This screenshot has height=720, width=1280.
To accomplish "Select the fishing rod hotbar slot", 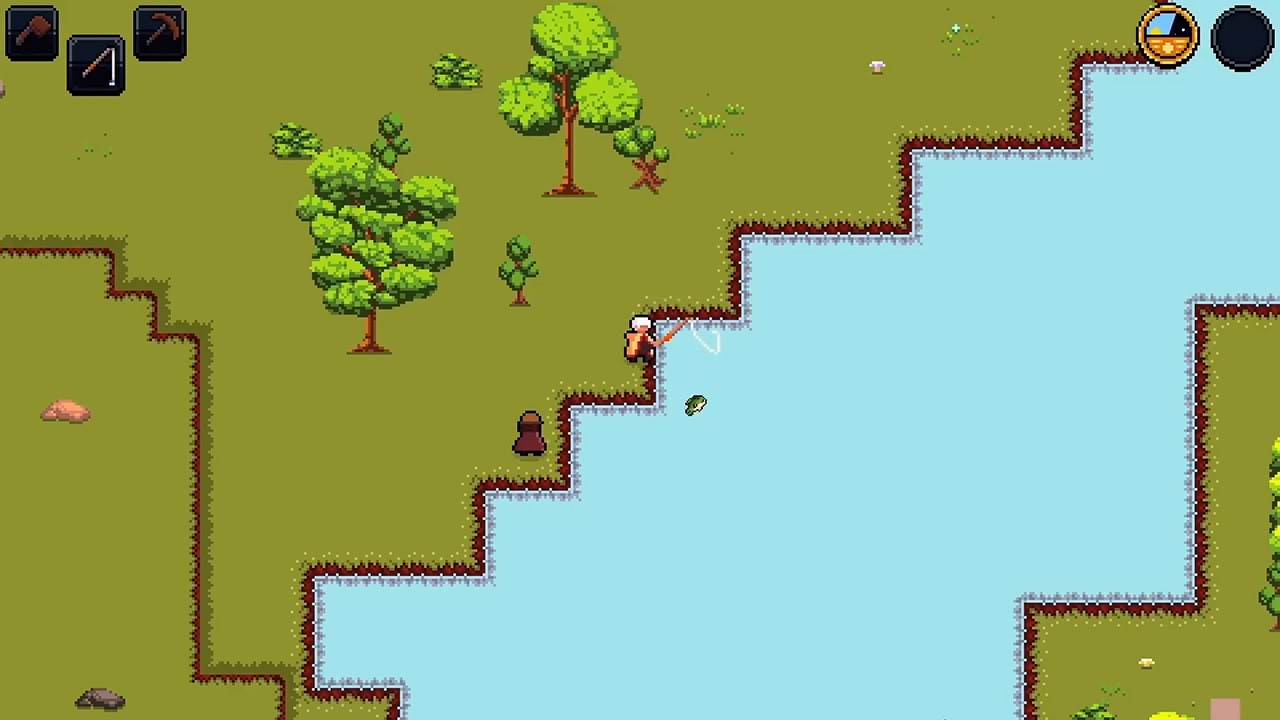I will (96, 67).
